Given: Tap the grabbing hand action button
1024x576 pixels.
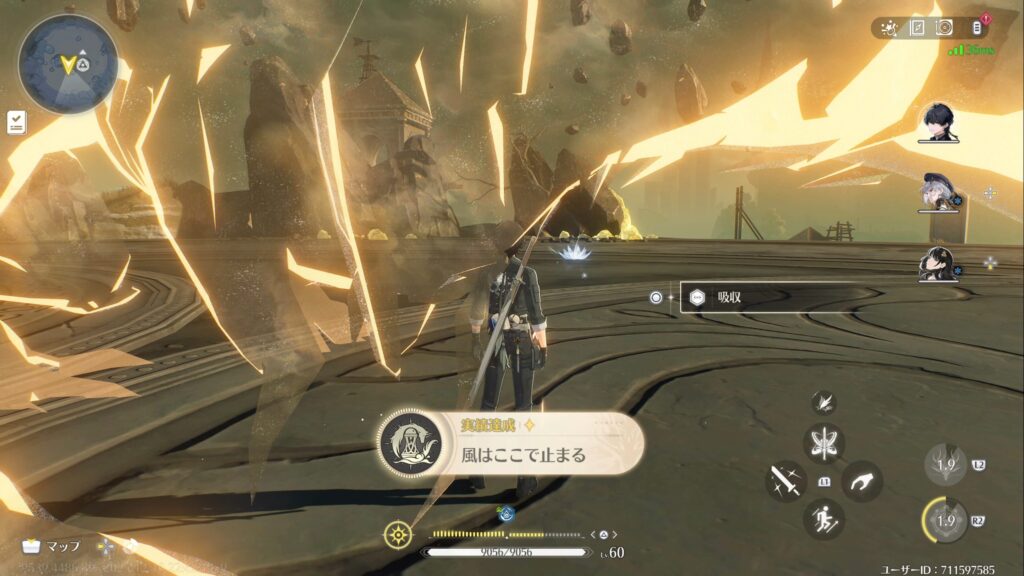Looking at the screenshot, I should coord(861,481).
